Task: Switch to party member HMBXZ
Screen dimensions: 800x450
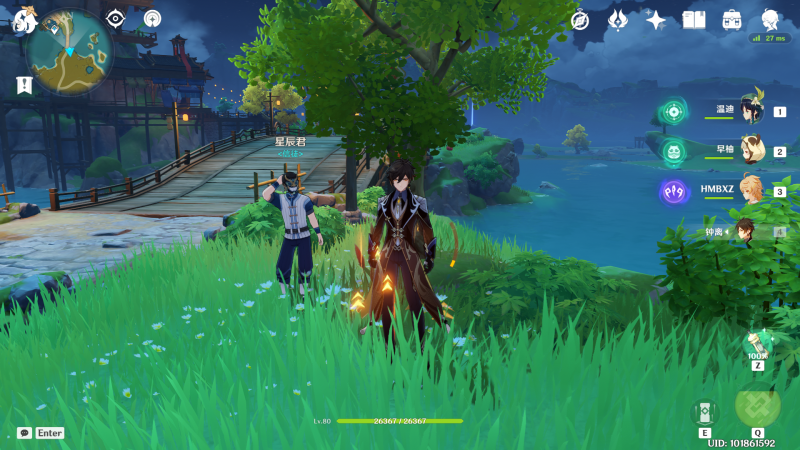Action: [x=751, y=190]
